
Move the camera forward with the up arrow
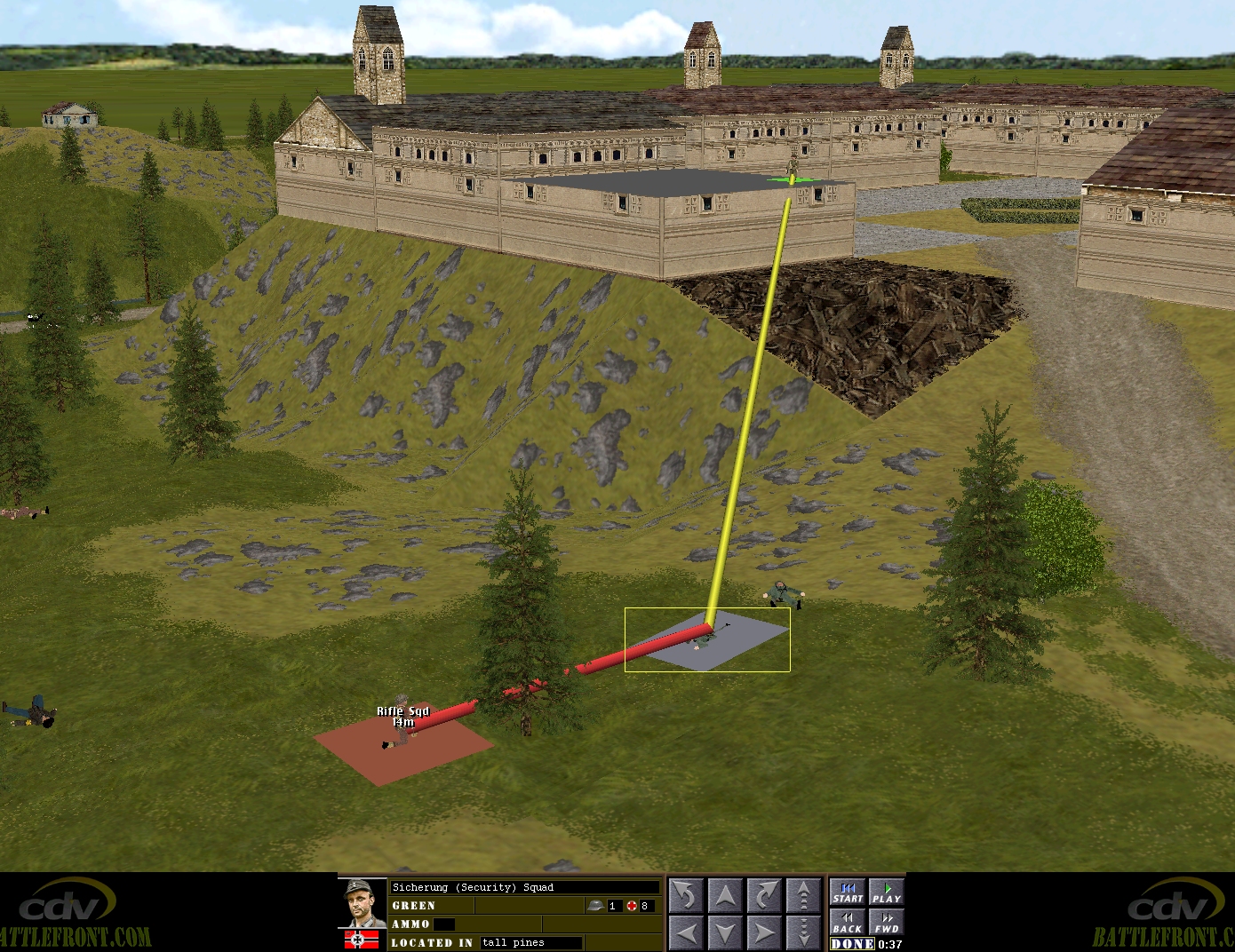pyautogui.click(x=725, y=895)
